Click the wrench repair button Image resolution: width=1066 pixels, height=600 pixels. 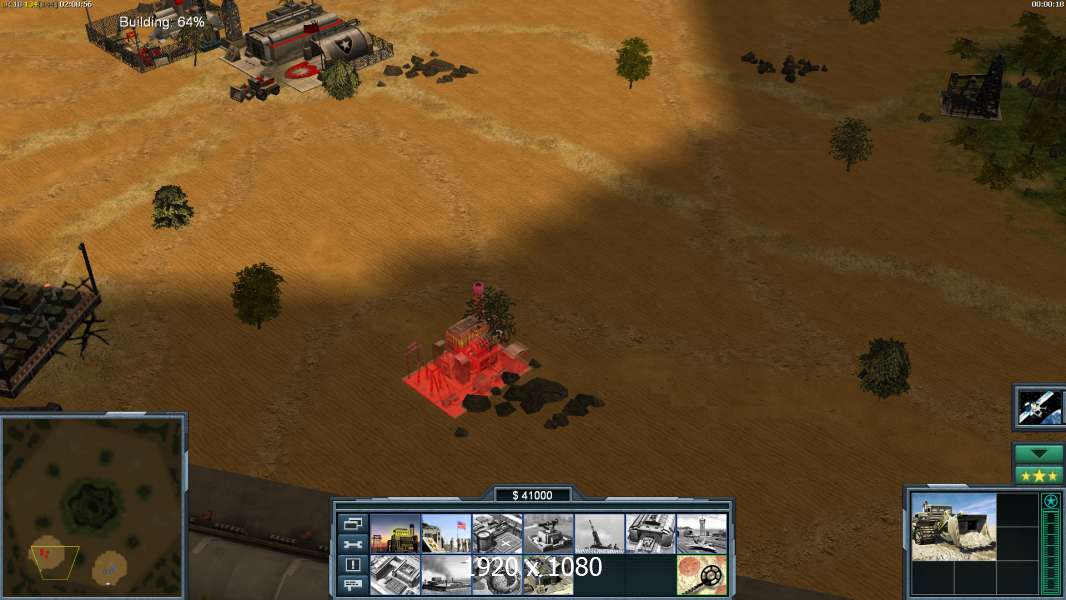pyautogui.click(x=352, y=544)
